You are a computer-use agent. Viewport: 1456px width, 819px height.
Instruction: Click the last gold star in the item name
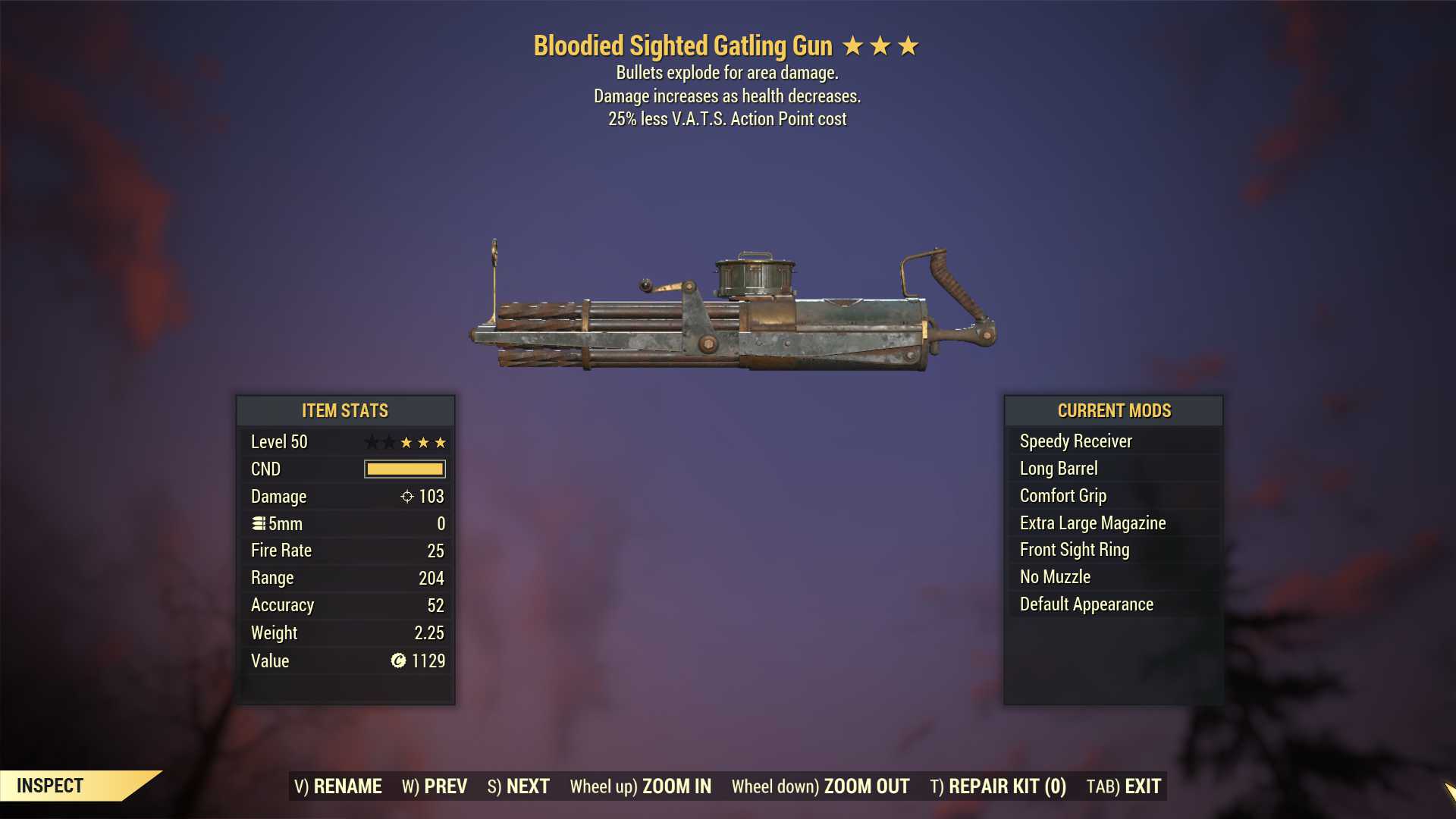[x=908, y=45]
